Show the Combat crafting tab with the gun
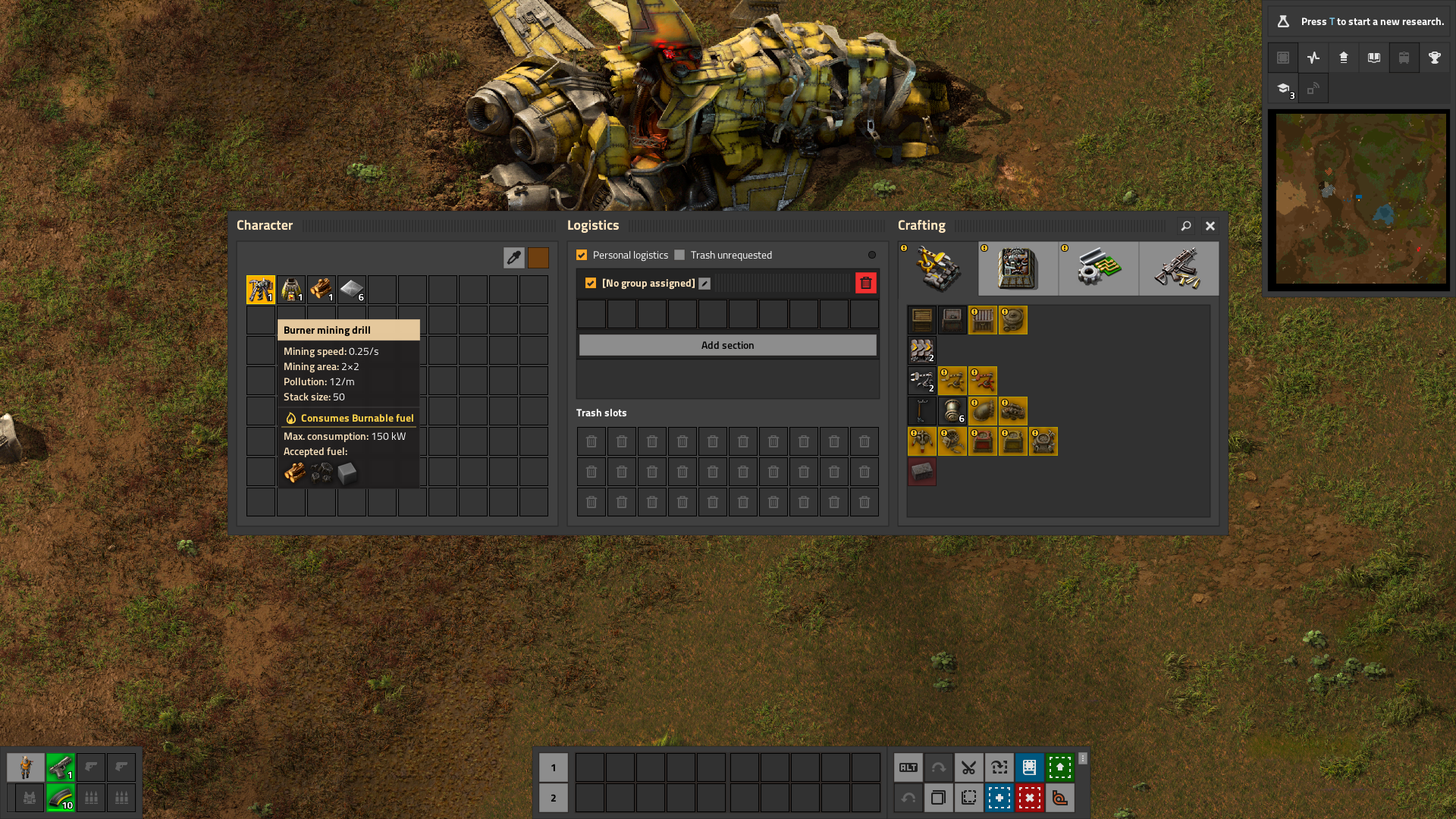 pyautogui.click(x=1178, y=268)
